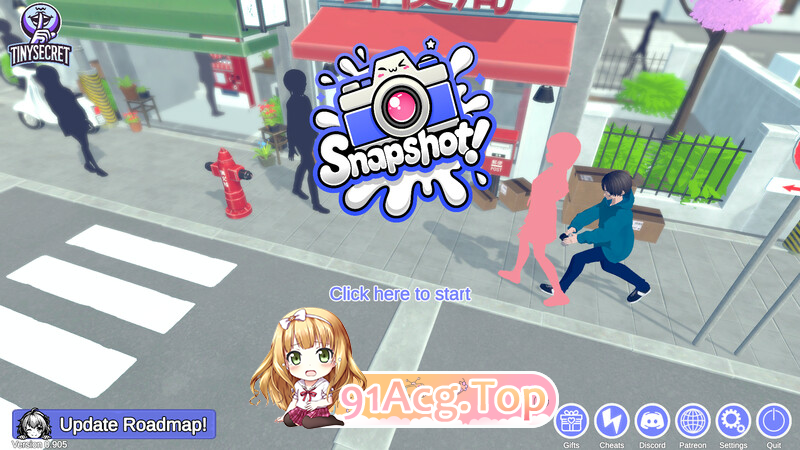Image resolution: width=800 pixels, height=450 pixels.
Task: Open the Patreon page
Action: pos(692,420)
